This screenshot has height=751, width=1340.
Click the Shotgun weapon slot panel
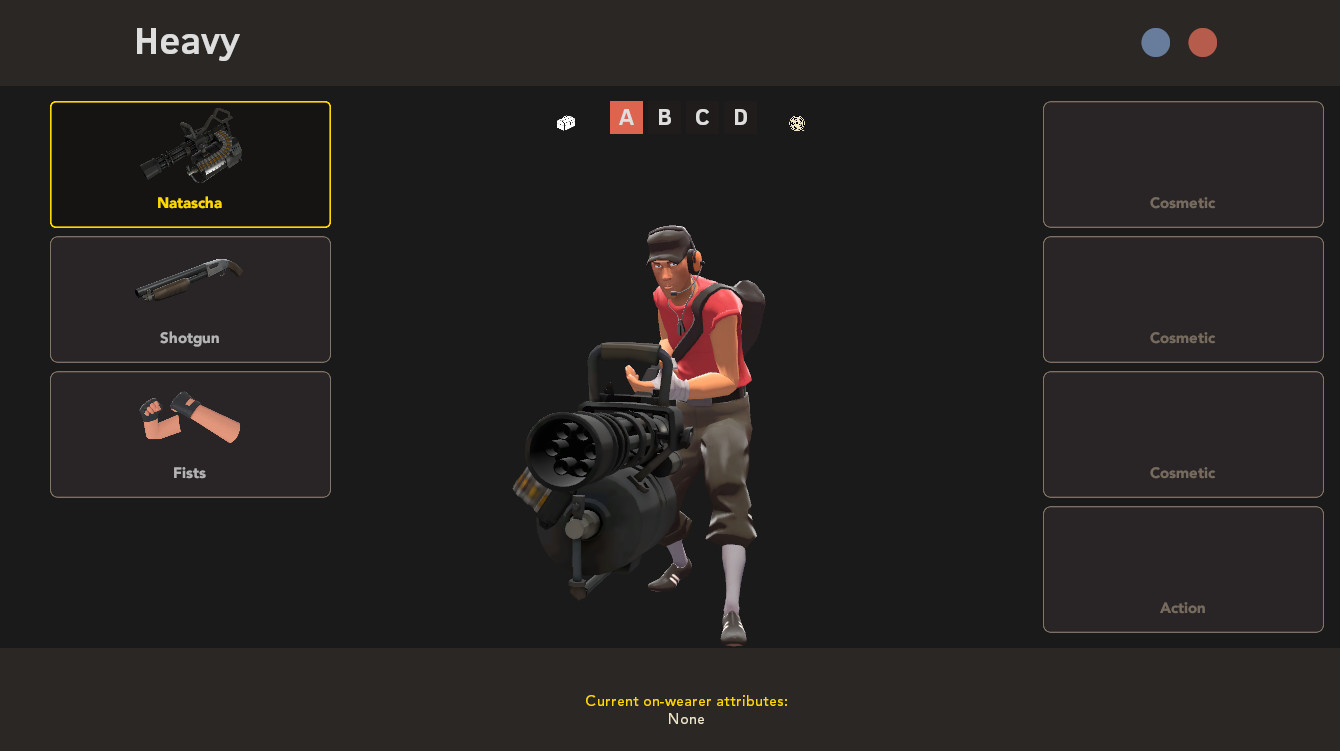coord(190,299)
